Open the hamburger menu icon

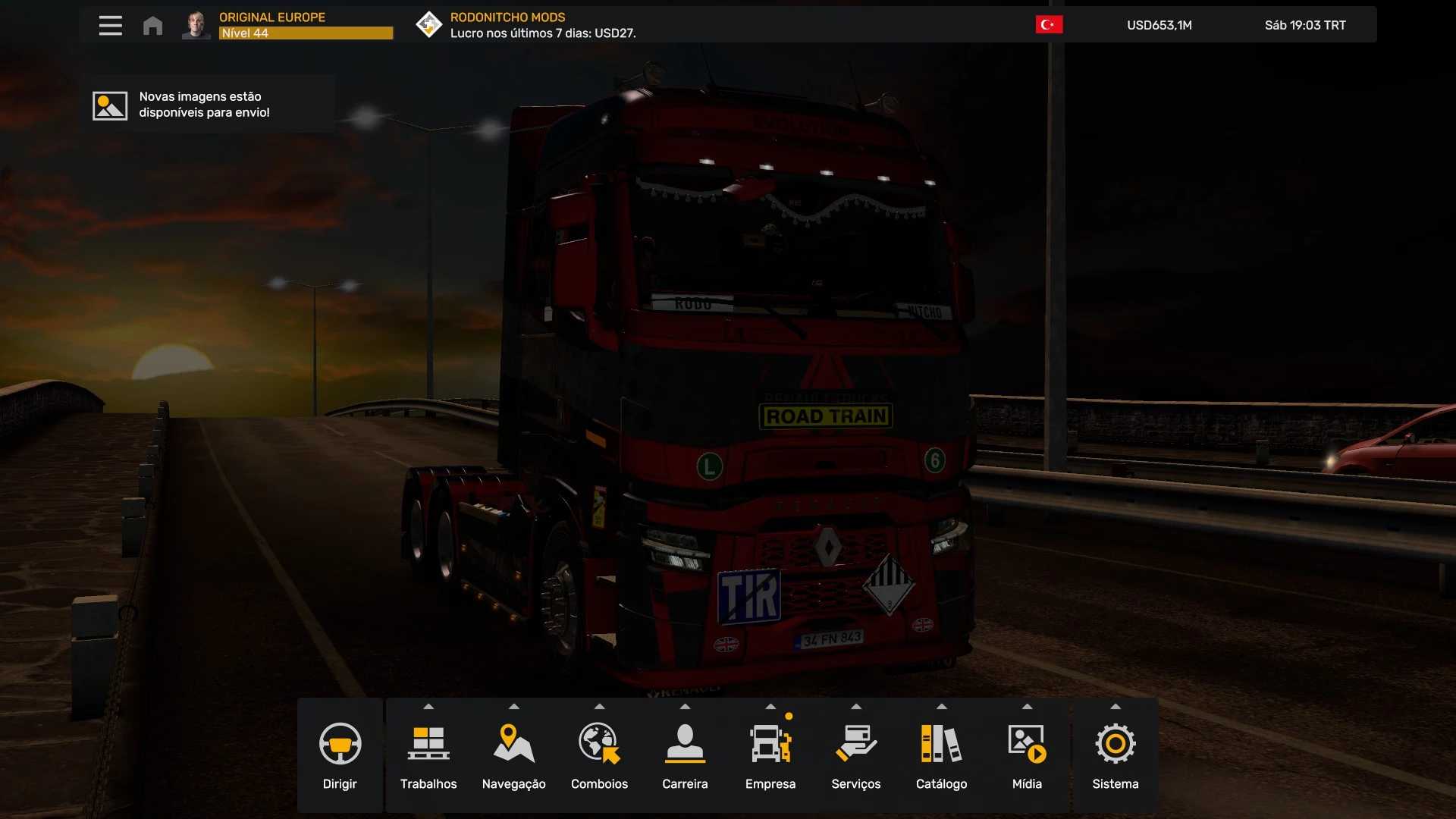click(x=111, y=26)
